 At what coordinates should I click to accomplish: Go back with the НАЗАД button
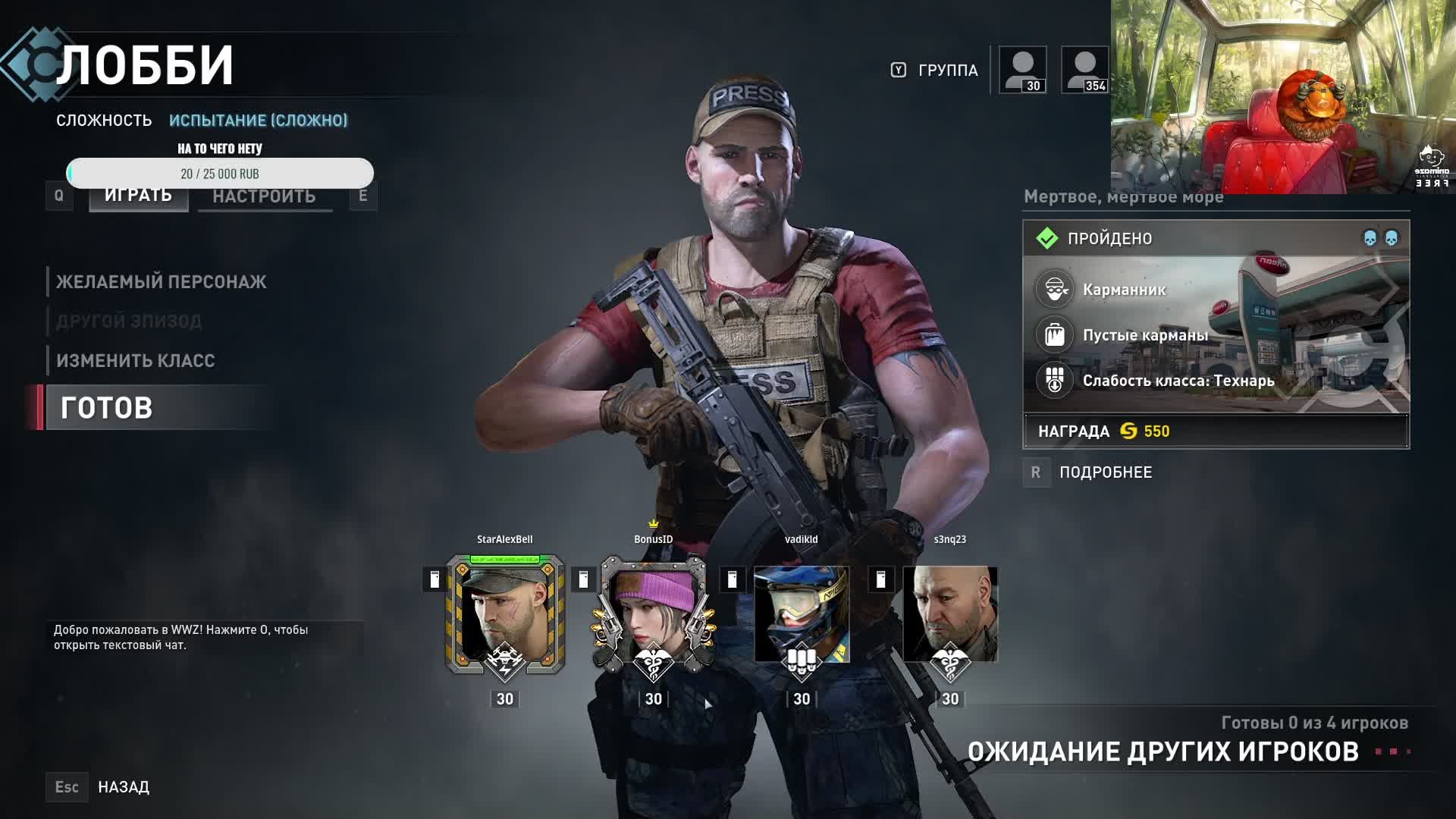[x=124, y=787]
